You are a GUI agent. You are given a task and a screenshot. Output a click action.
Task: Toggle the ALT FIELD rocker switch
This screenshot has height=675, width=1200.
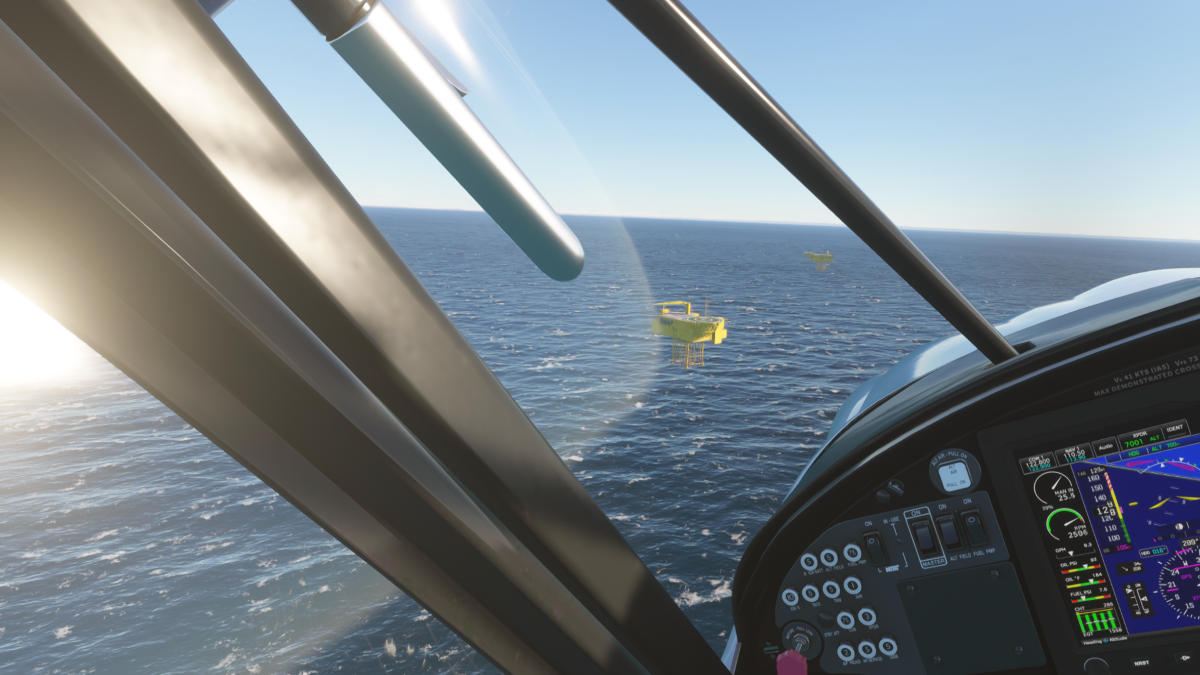(x=950, y=531)
